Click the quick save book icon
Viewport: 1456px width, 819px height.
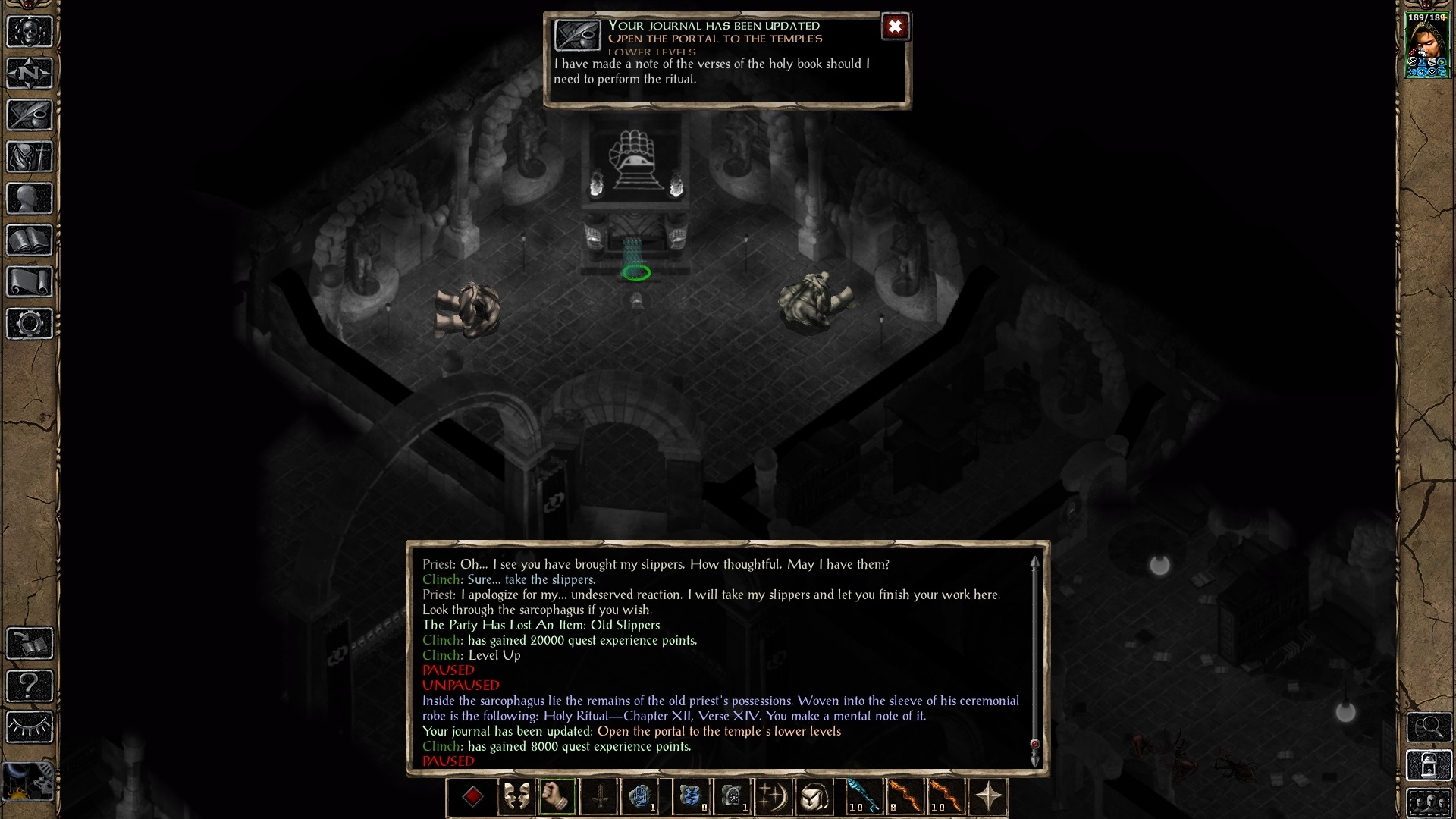click(30, 644)
